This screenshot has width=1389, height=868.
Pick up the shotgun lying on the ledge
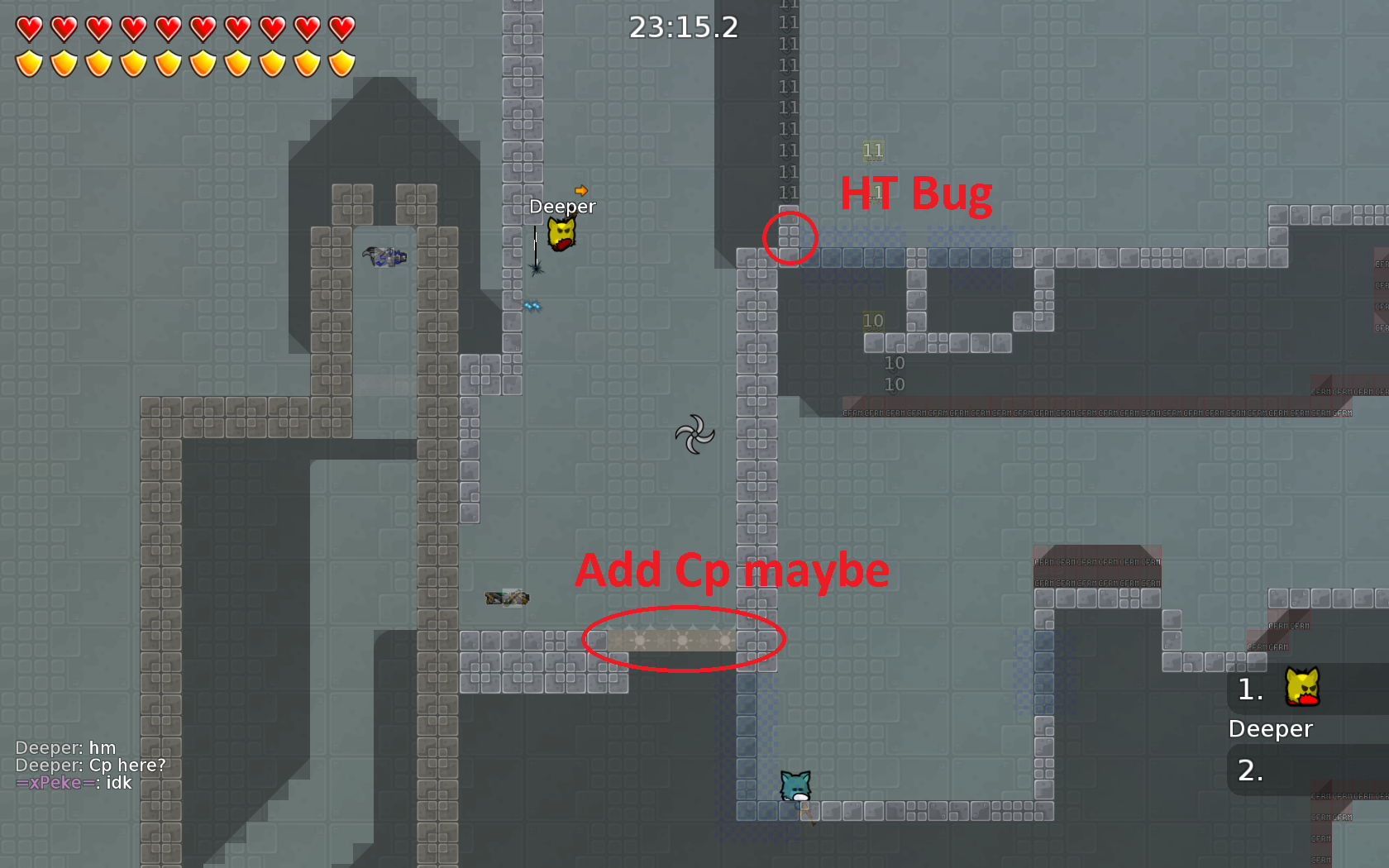[x=506, y=597]
